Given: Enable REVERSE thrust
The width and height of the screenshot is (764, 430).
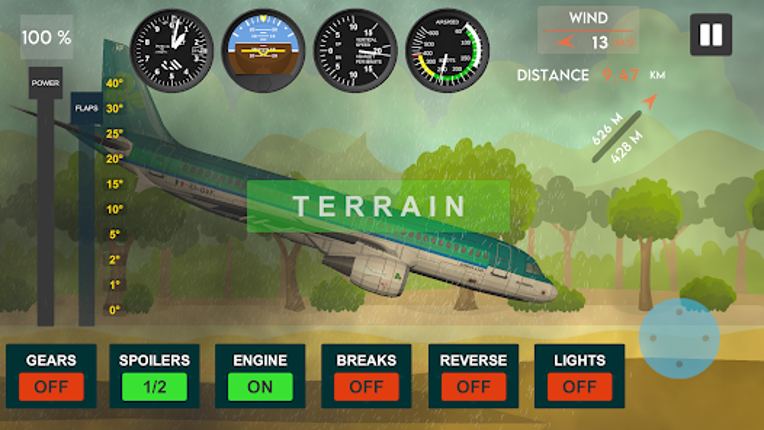Looking at the screenshot, I should point(473,386).
